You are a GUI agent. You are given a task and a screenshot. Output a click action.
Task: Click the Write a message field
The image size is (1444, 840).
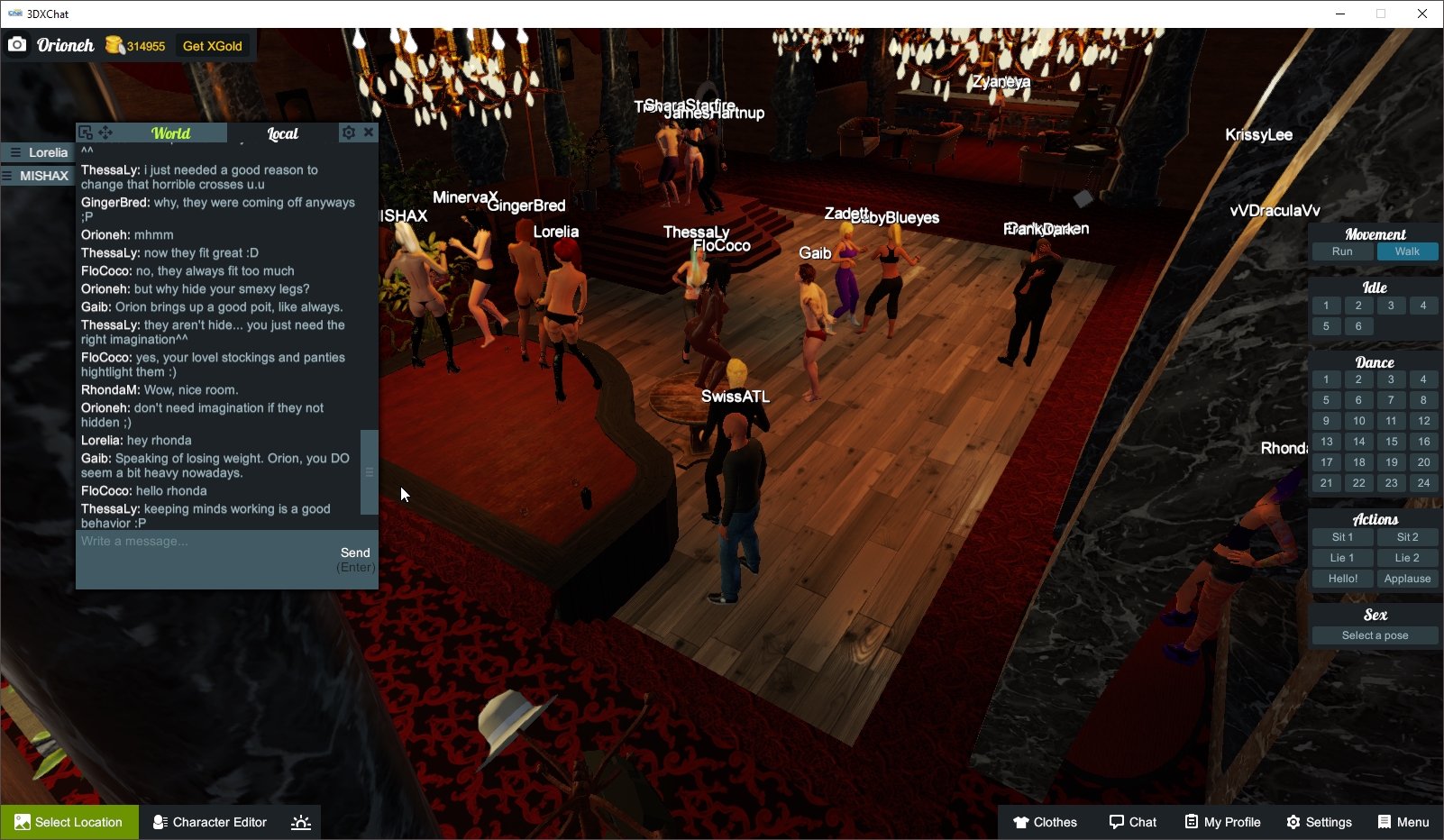click(x=180, y=541)
